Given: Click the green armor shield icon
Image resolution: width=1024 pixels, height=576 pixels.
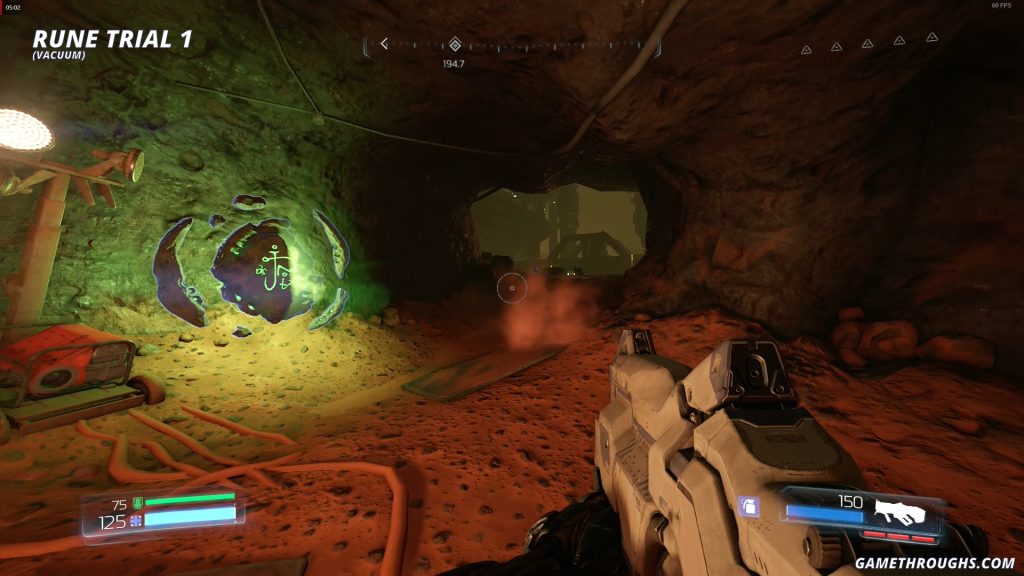Looking at the screenshot, I should [x=138, y=503].
